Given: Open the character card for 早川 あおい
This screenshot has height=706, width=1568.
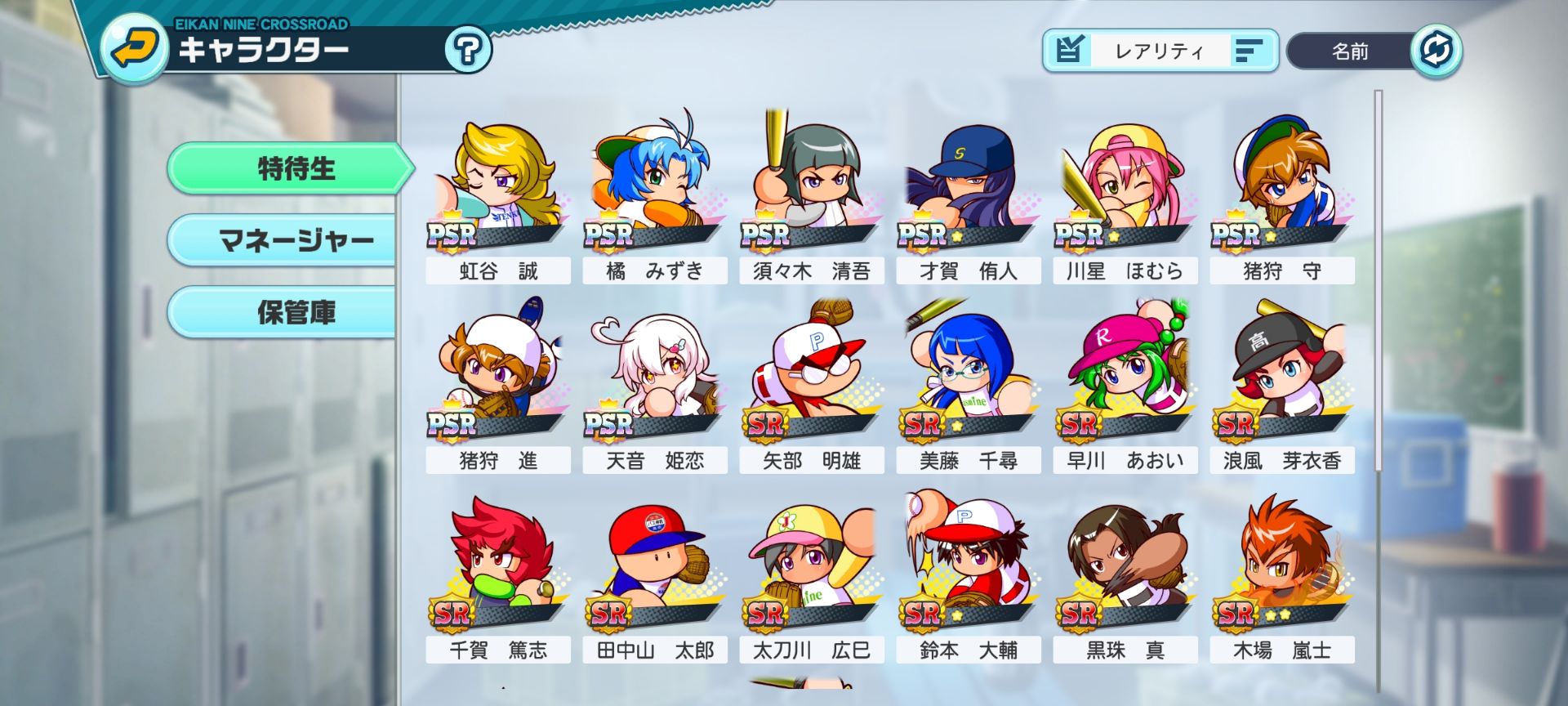Looking at the screenshot, I should coord(1123,380).
